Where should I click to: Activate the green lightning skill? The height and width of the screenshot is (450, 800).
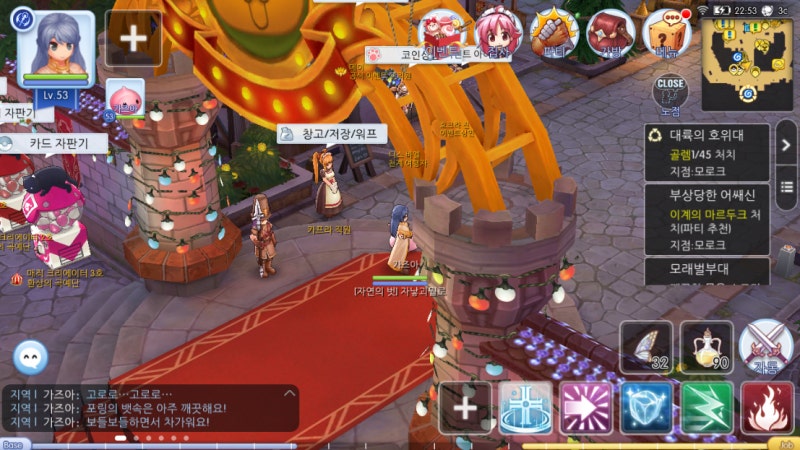click(707, 407)
